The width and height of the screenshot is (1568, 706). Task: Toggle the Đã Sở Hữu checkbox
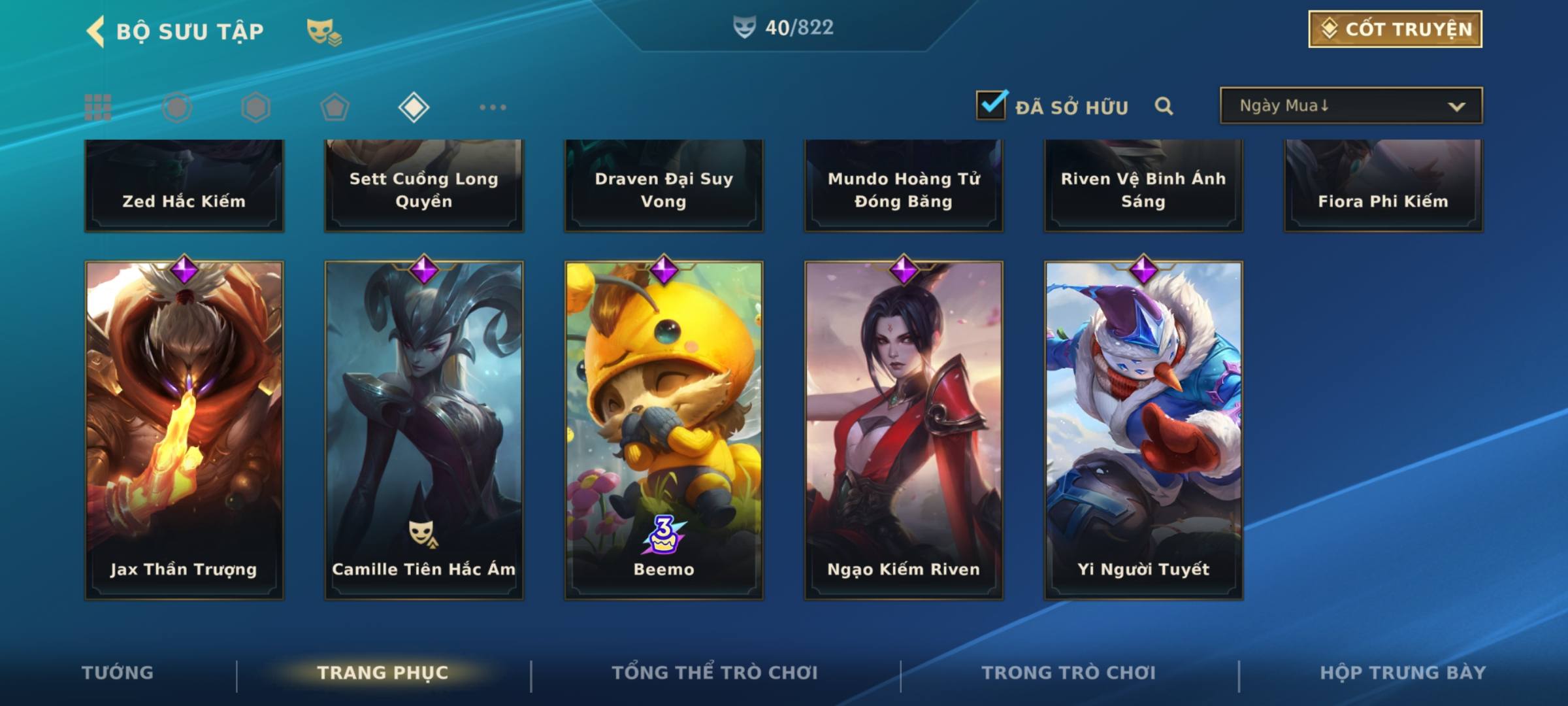point(991,105)
